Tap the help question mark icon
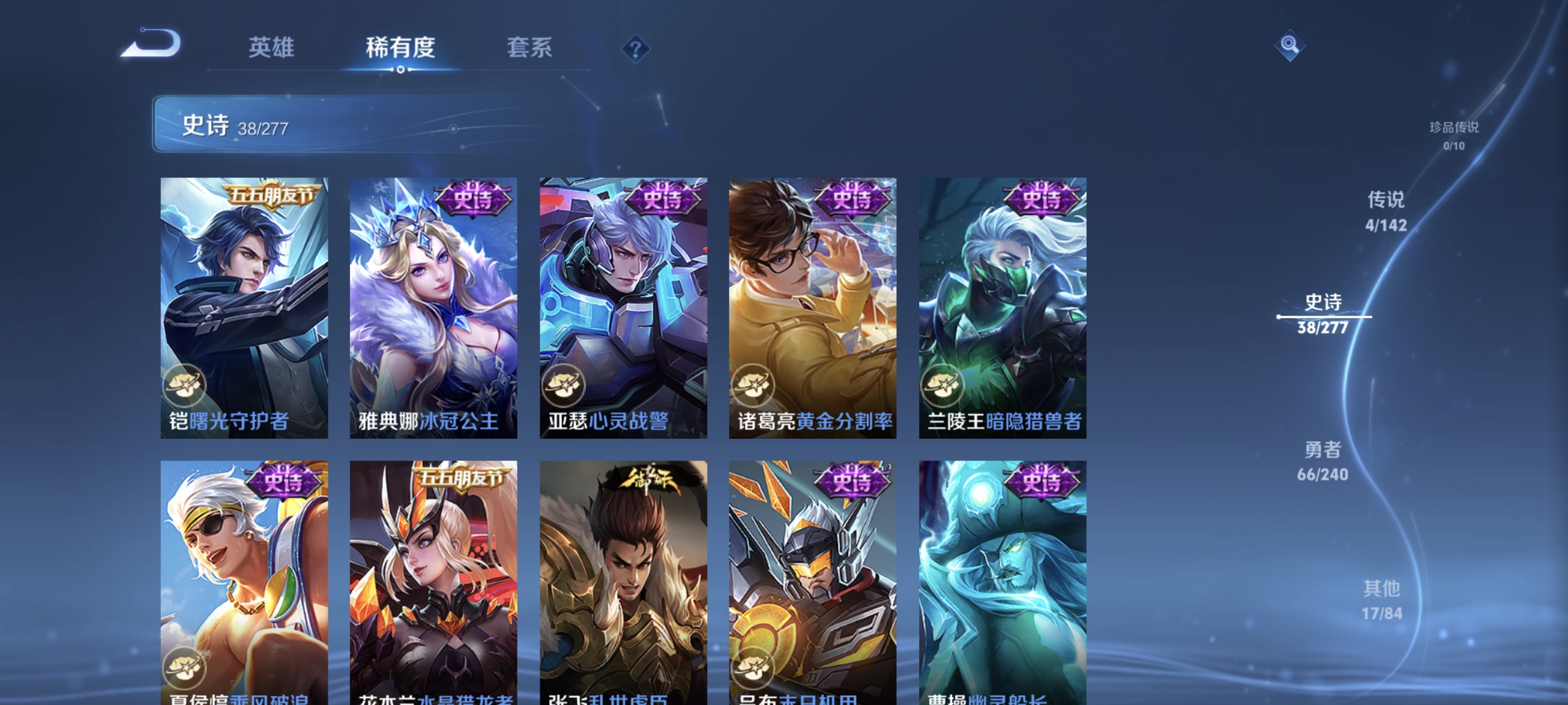Screen dimensions: 1568x705 tap(637, 50)
